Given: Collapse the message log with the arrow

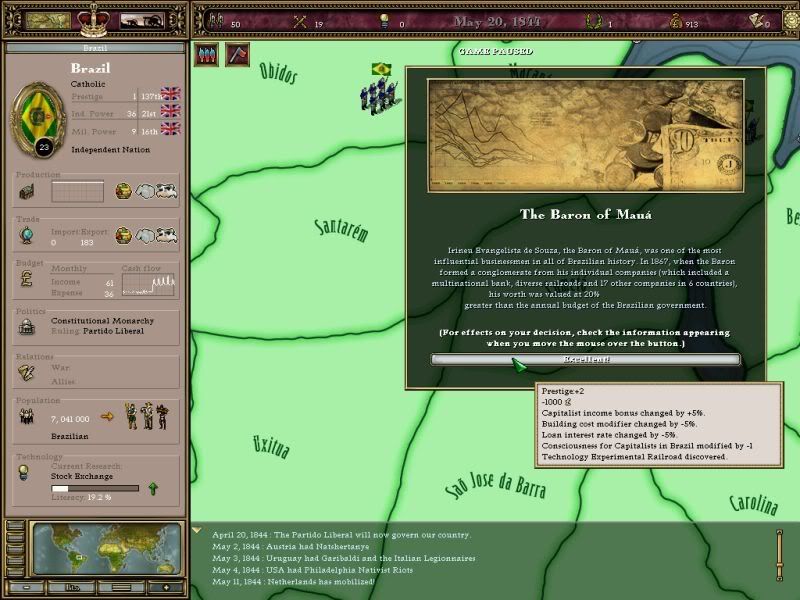Looking at the screenshot, I should [198, 531].
